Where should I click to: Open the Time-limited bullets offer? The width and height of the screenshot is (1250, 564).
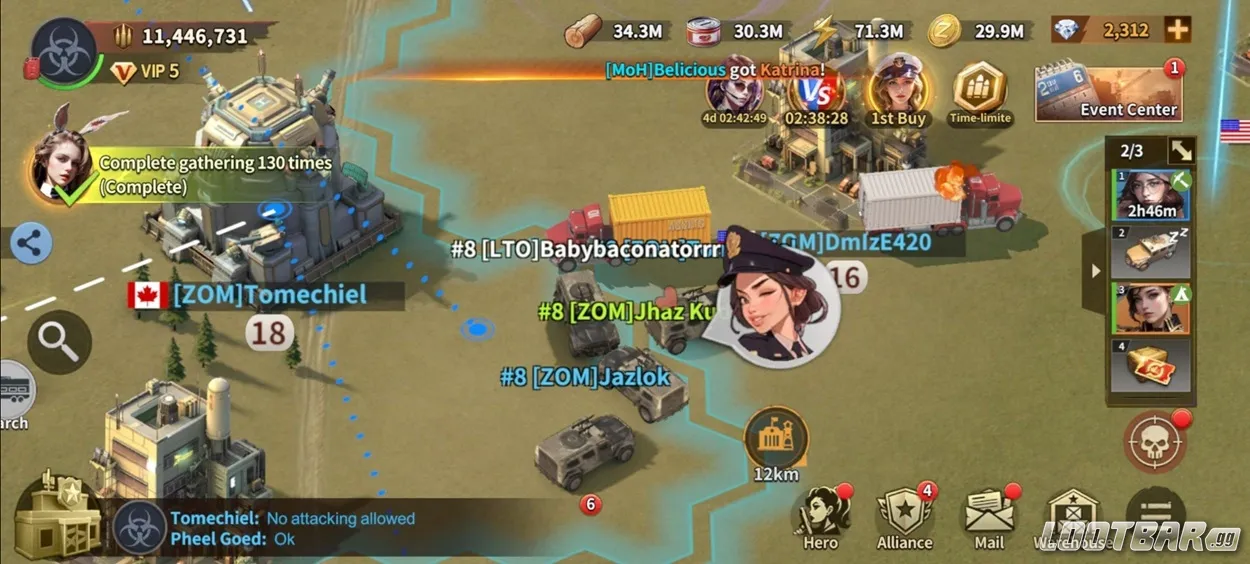980,94
